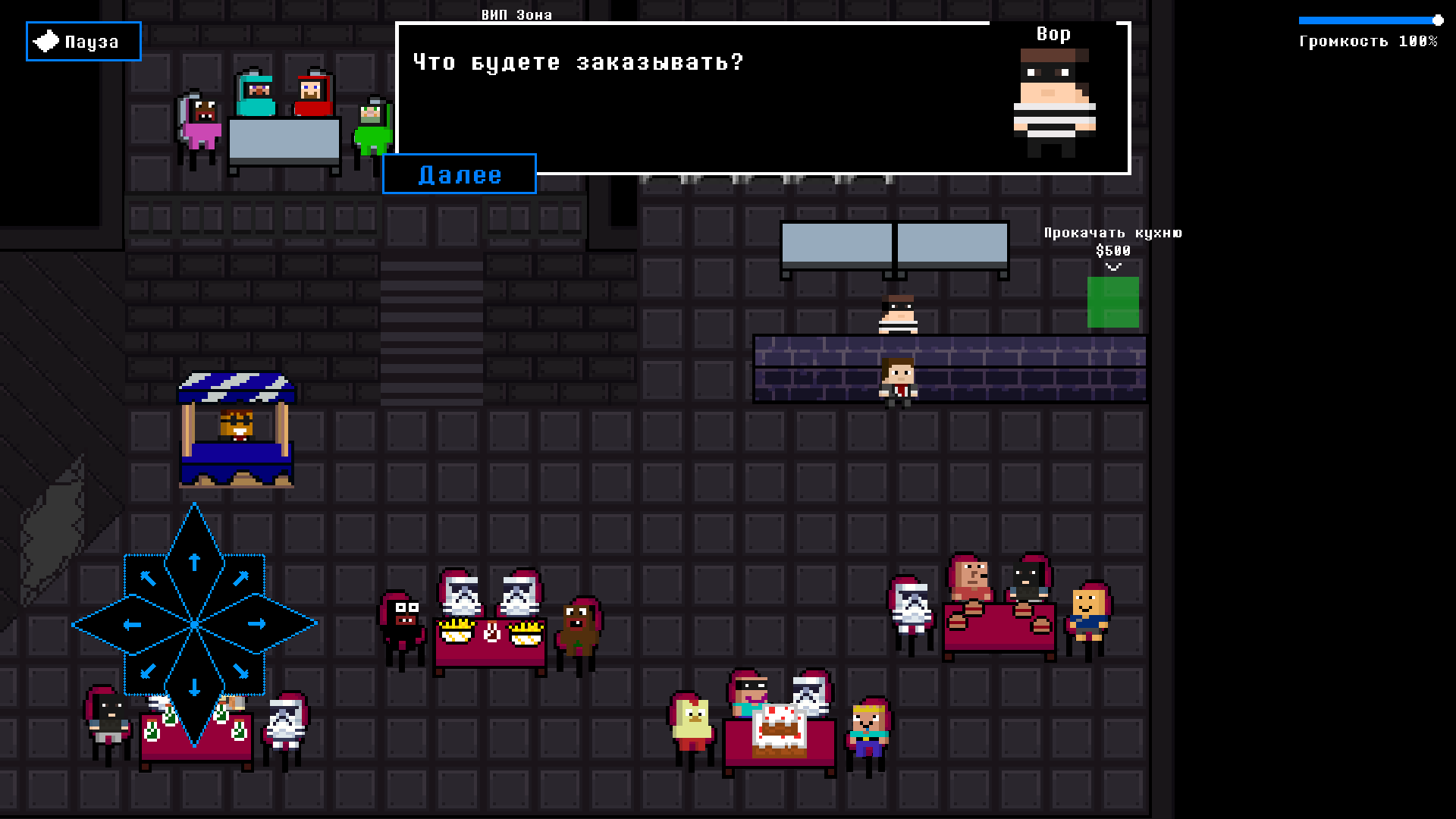Screen dimensions: 1456x819
Task: Click the upper-right diagonal movement arrow
Action: pos(241,576)
